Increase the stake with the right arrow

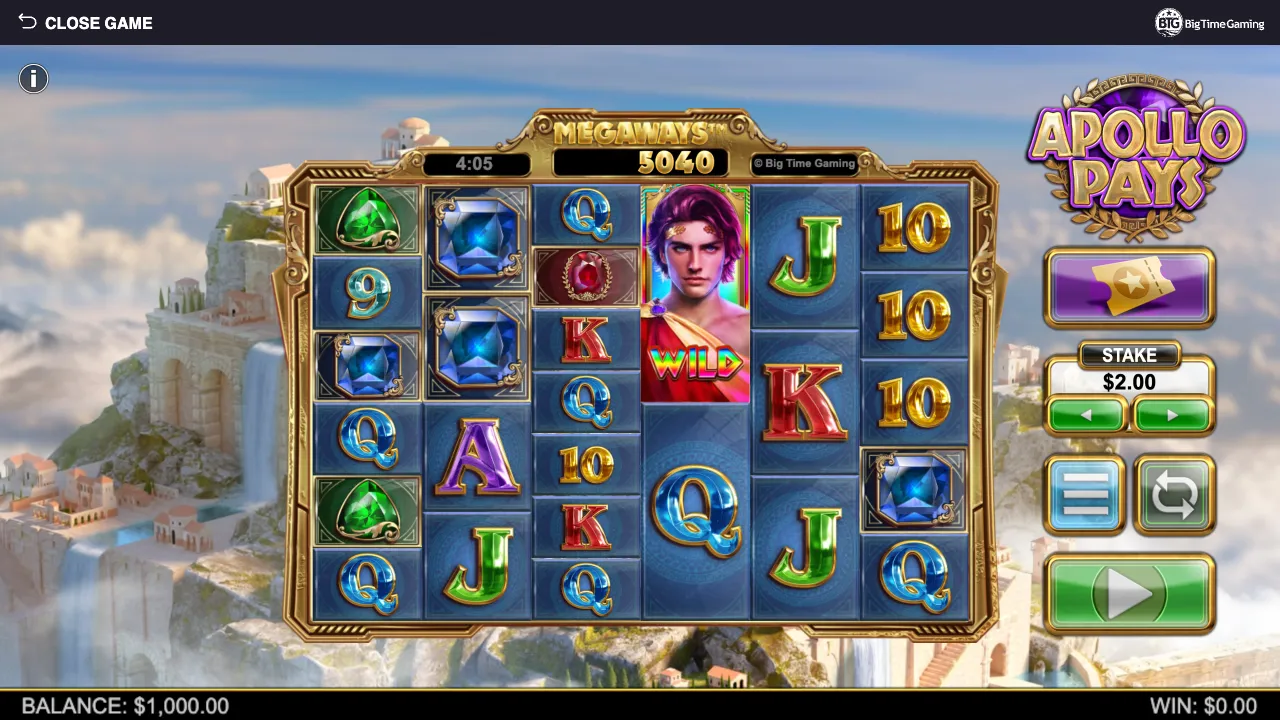[x=1171, y=414]
